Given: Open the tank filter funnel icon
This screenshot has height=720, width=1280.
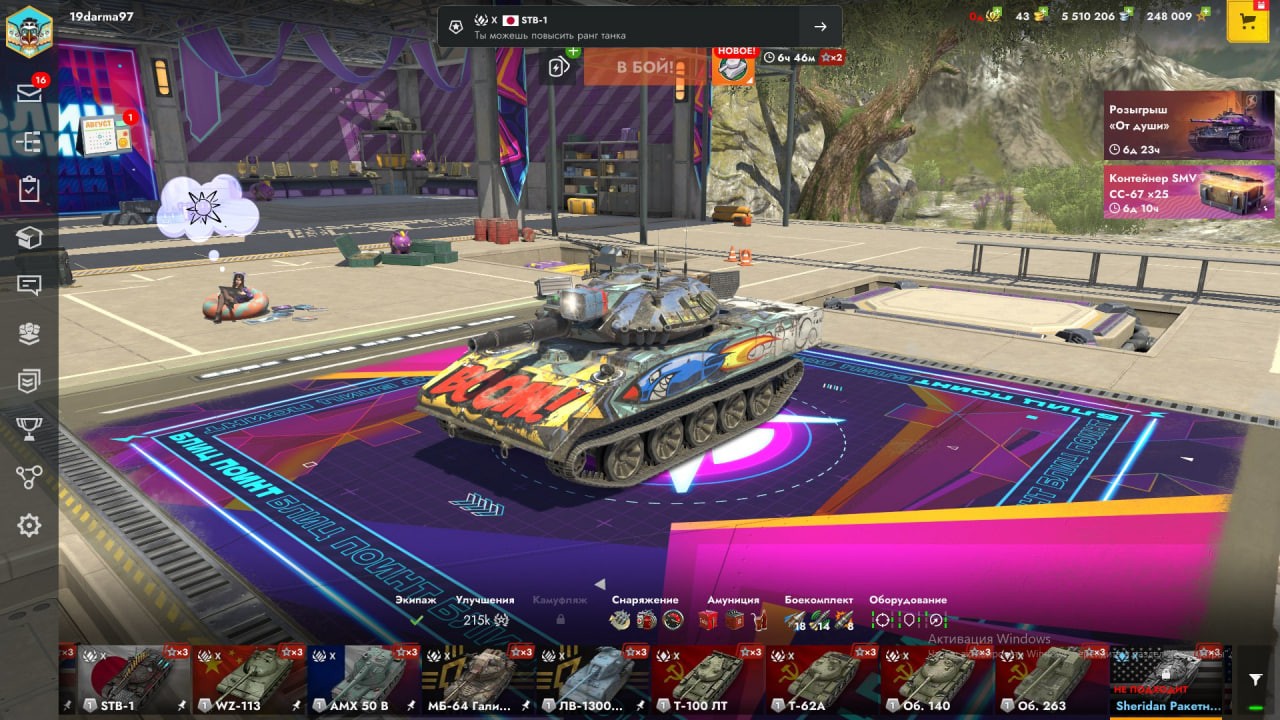Looking at the screenshot, I should click(1256, 680).
